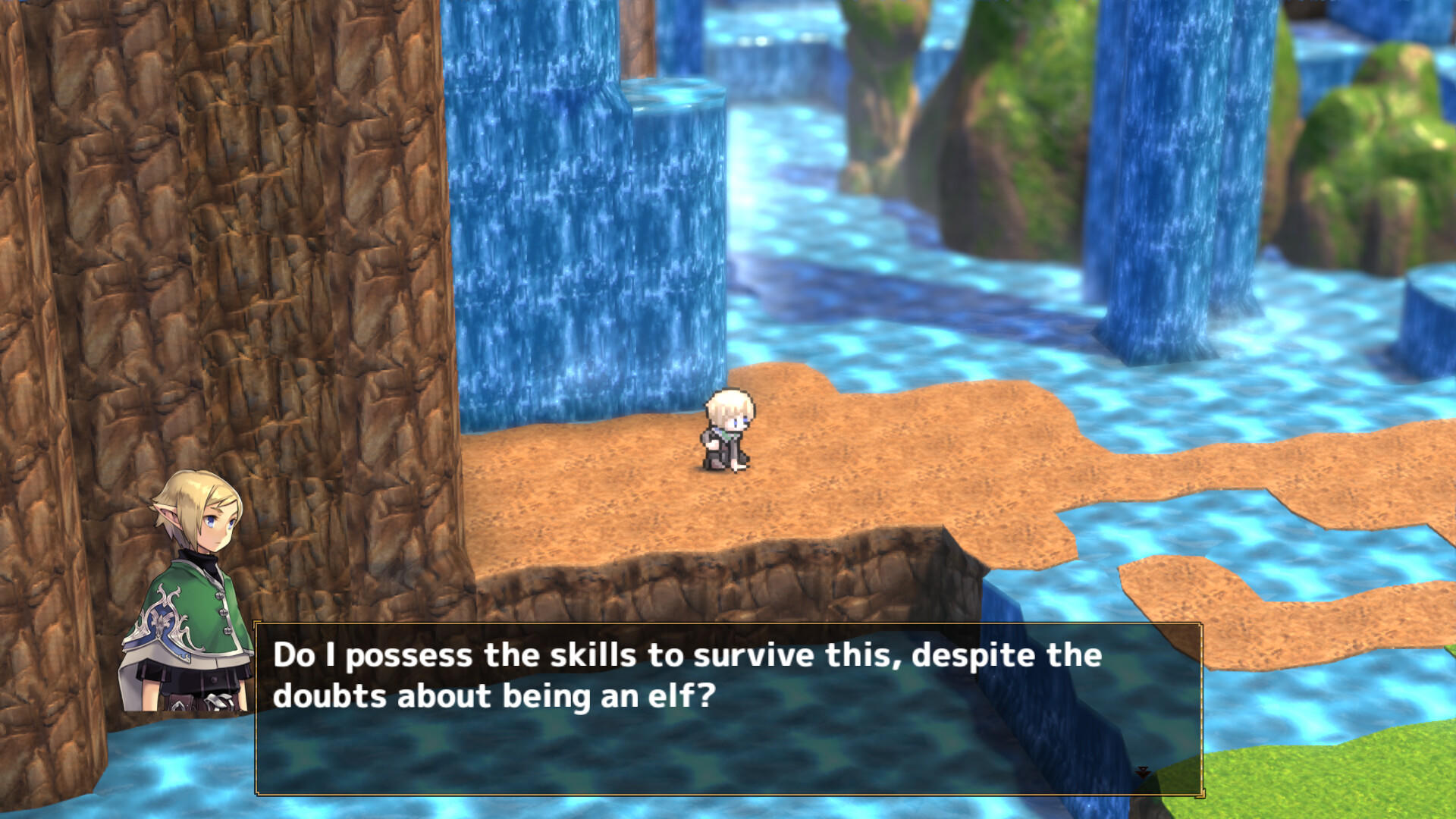Viewport: 1456px width, 819px height.
Task: Click the elf portrait's green cloak clasp
Action: (223, 612)
